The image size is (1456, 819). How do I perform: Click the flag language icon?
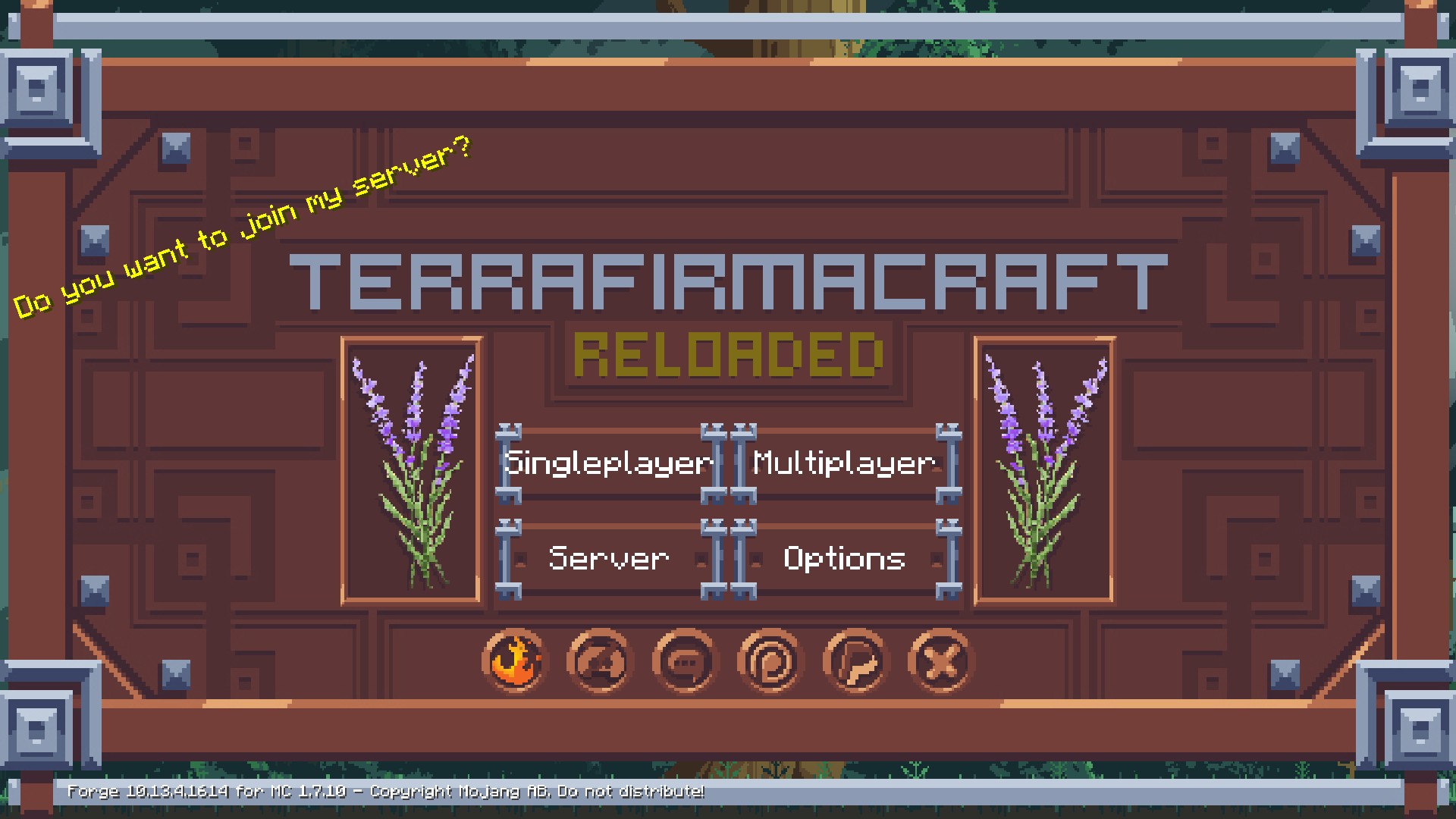coord(855,661)
